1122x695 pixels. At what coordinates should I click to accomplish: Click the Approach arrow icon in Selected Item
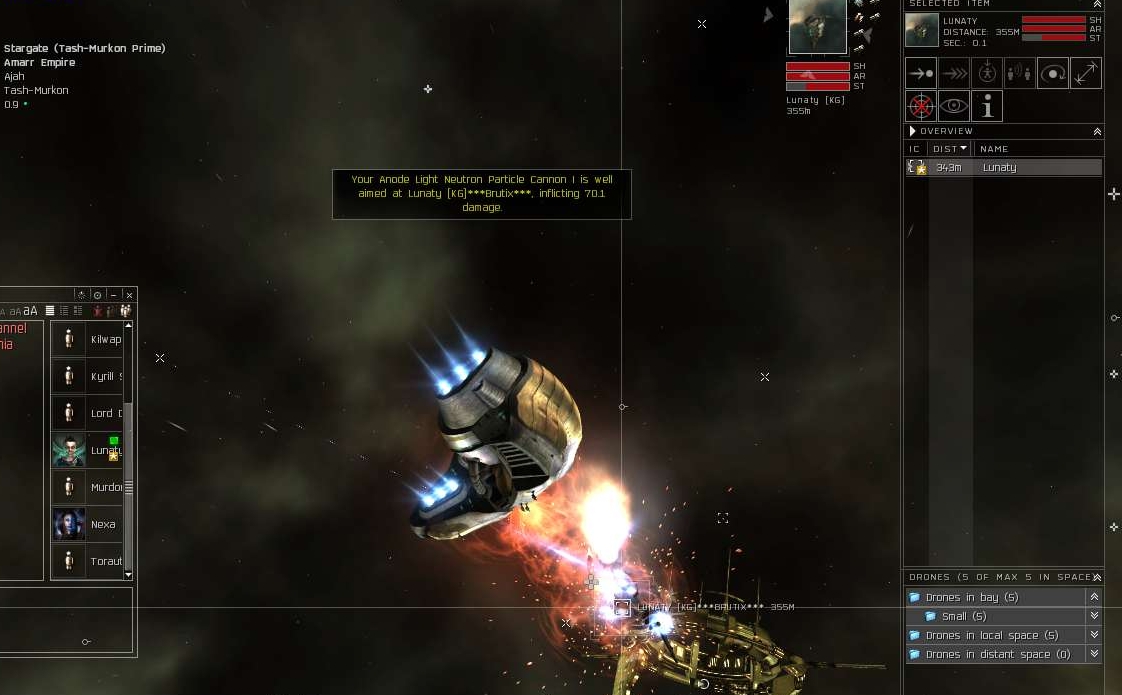[x=921, y=73]
